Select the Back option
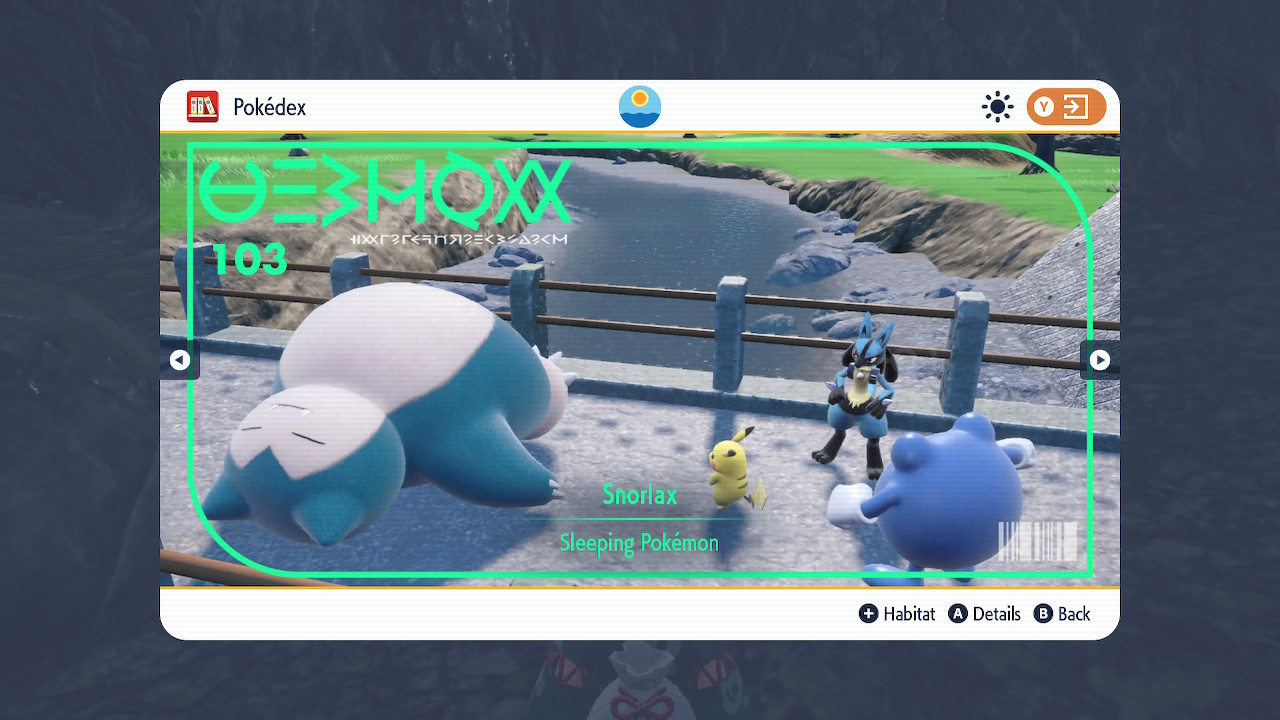The image size is (1280, 720). tap(1062, 614)
